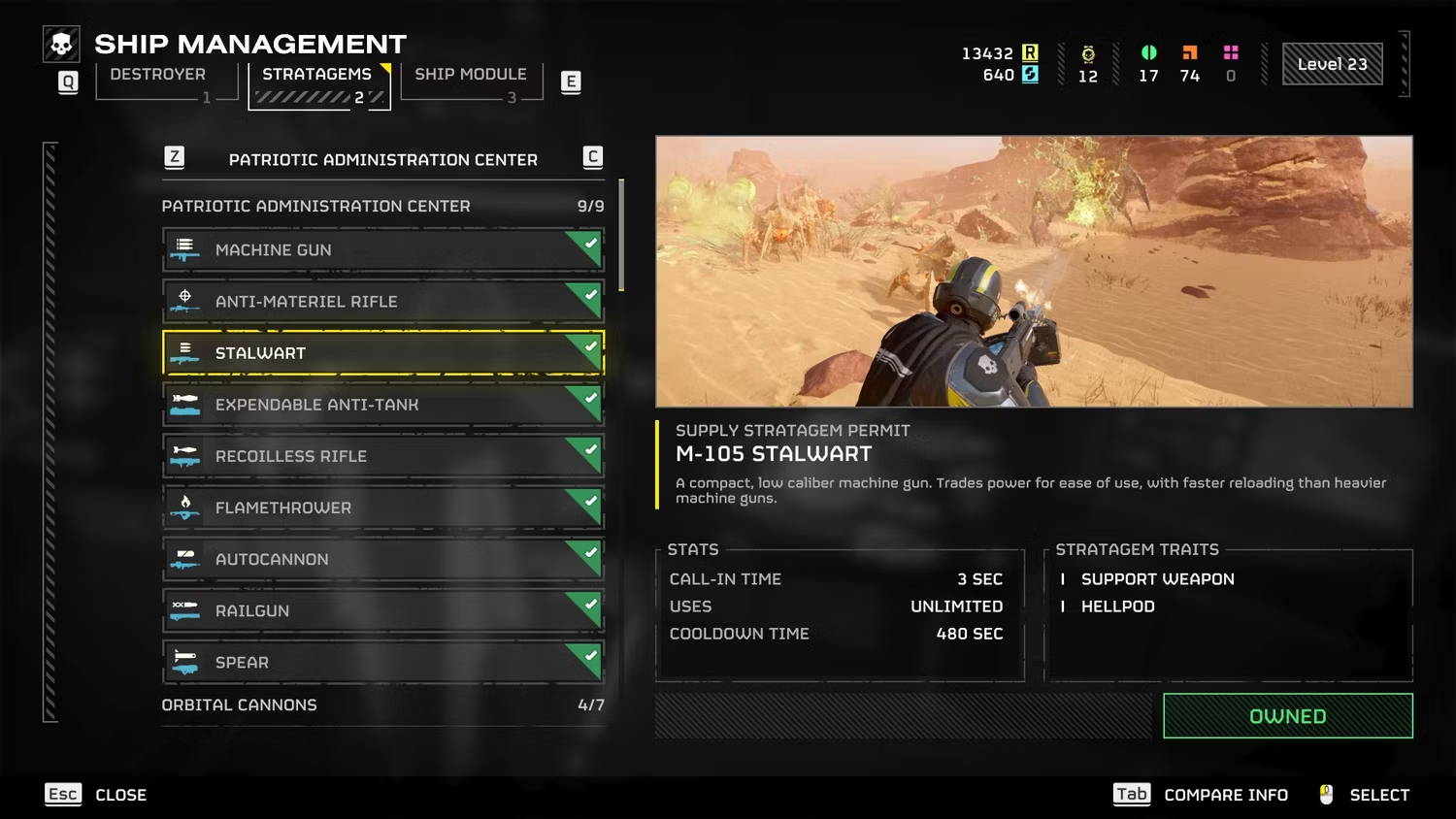This screenshot has height=819, width=1456.
Task: Click the green Owned button
Action: (1287, 716)
